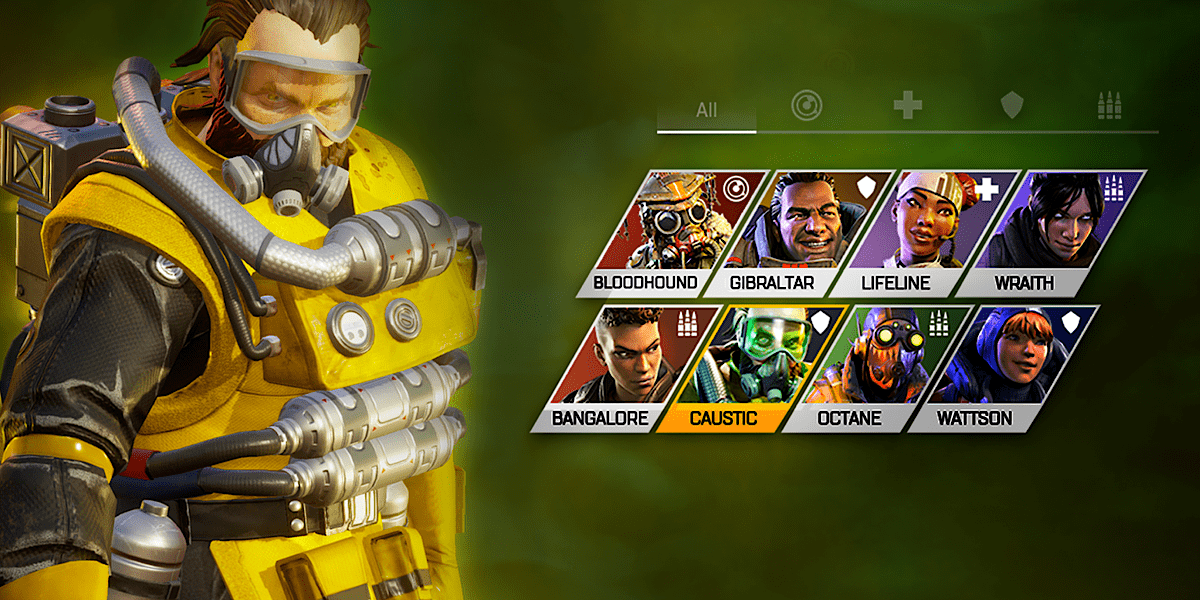Switch to the All legends tab

click(706, 110)
